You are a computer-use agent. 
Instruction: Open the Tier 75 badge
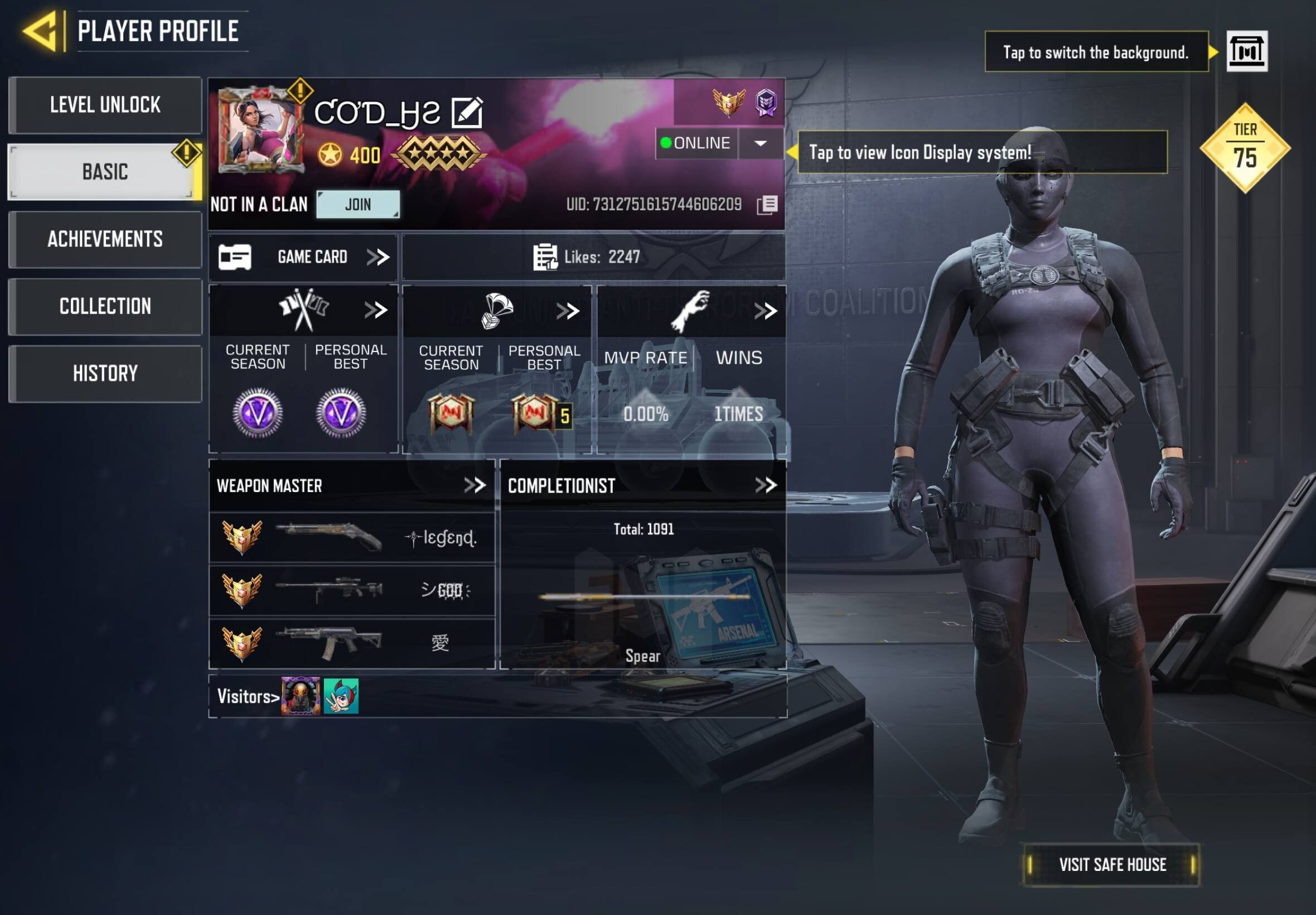1245,148
